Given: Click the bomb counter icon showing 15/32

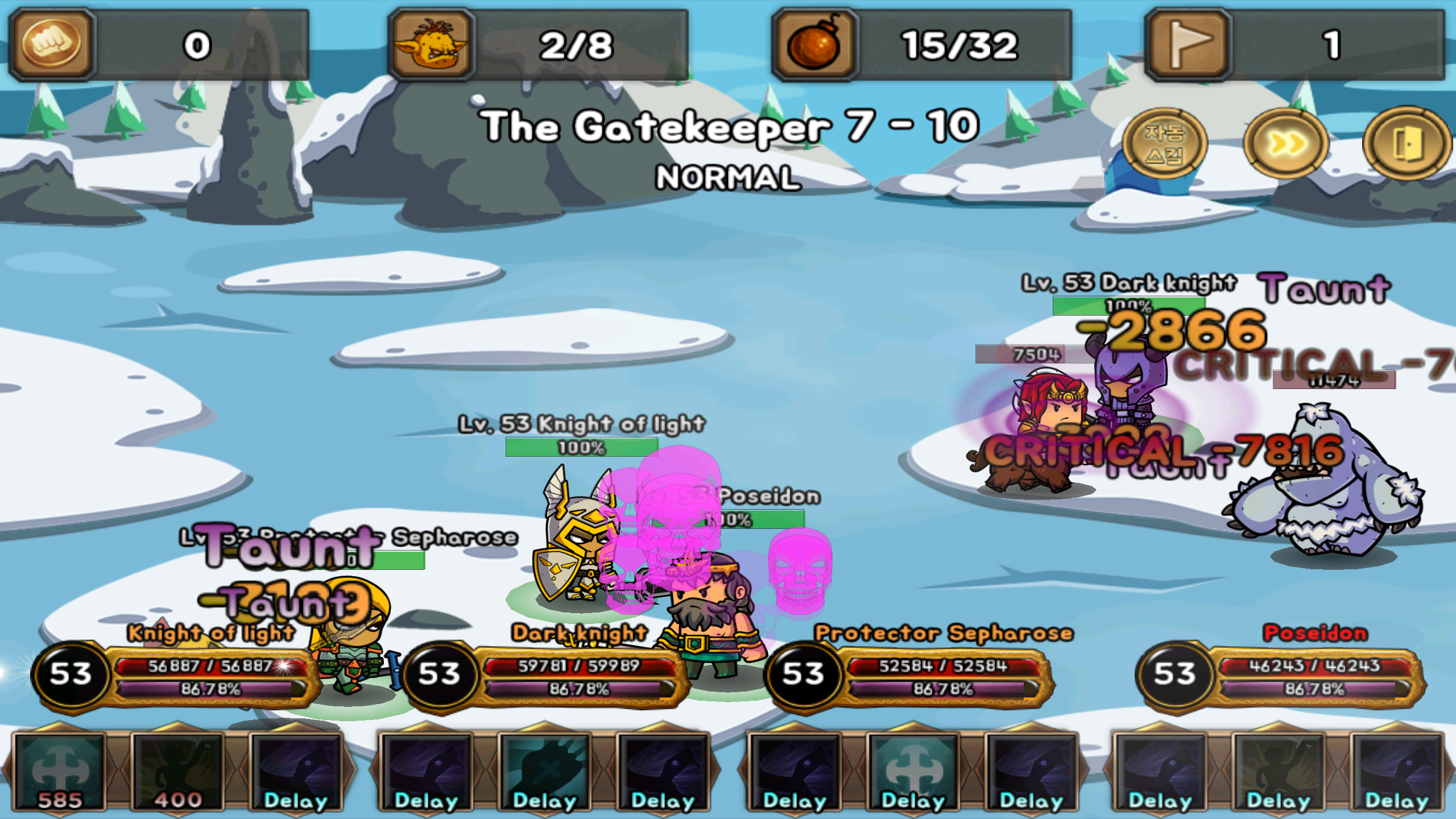Looking at the screenshot, I should click(813, 43).
